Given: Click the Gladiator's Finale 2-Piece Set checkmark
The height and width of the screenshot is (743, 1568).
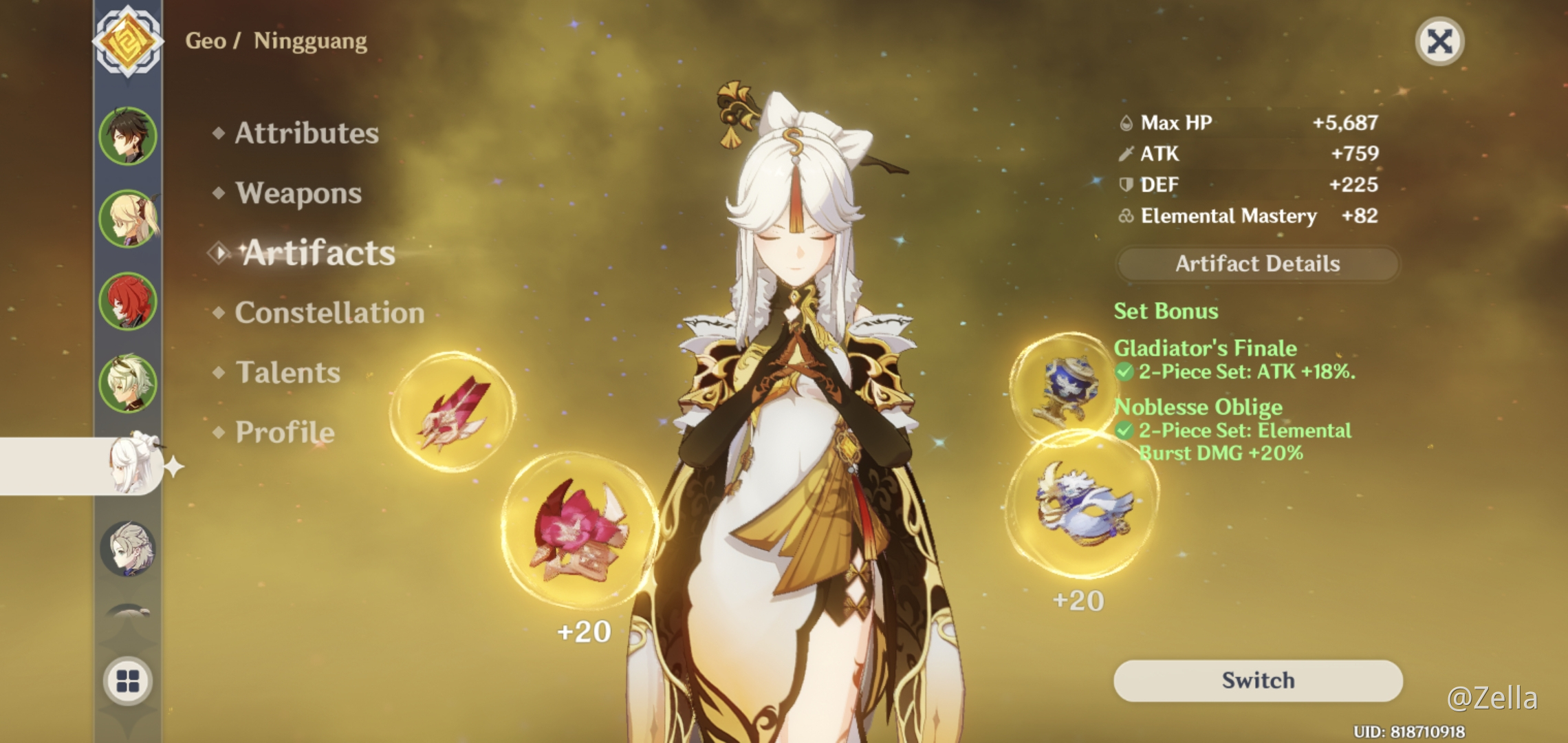Looking at the screenshot, I should coord(1126,371).
